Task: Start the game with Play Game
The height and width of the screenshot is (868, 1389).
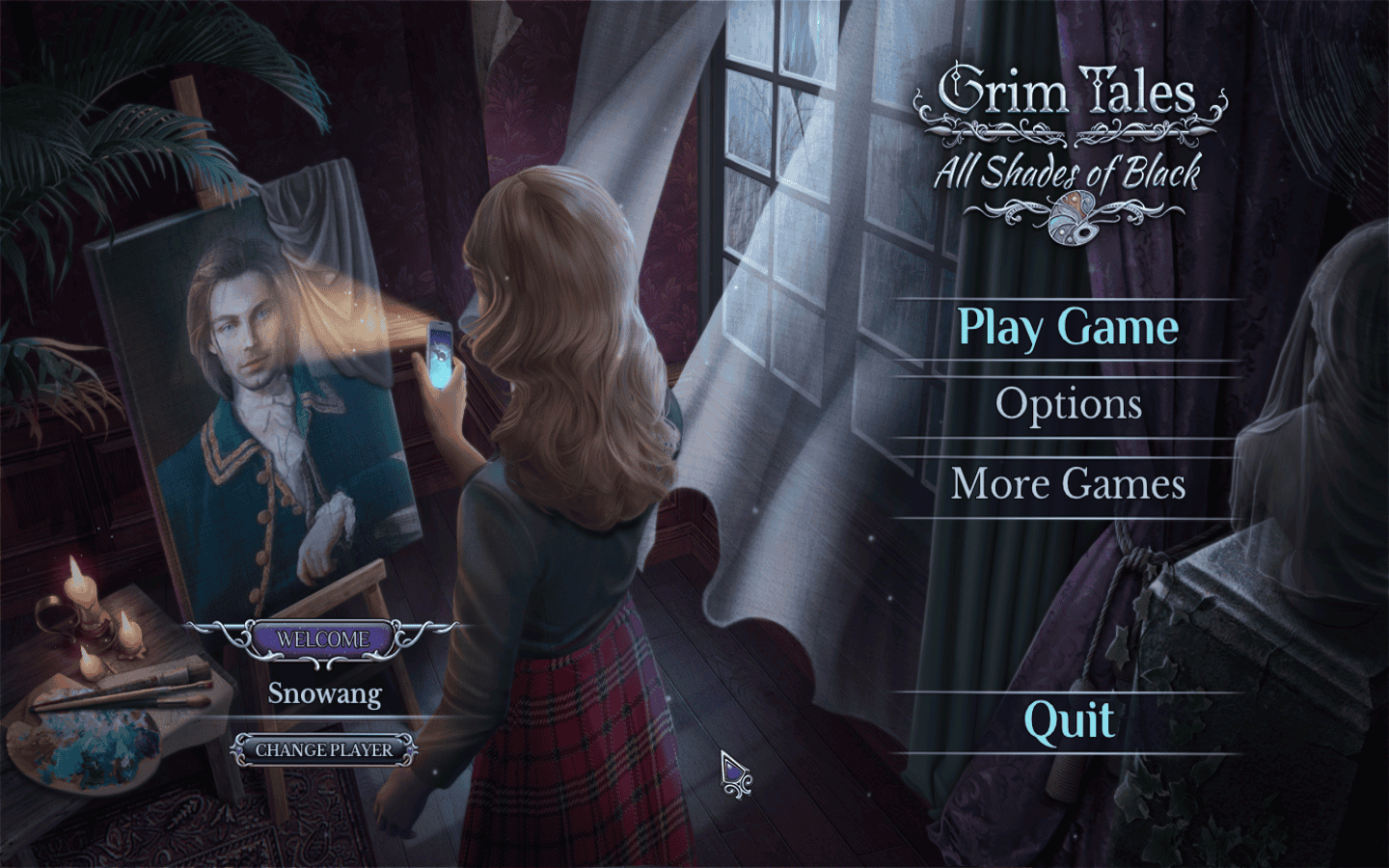Action: tap(1068, 328)
